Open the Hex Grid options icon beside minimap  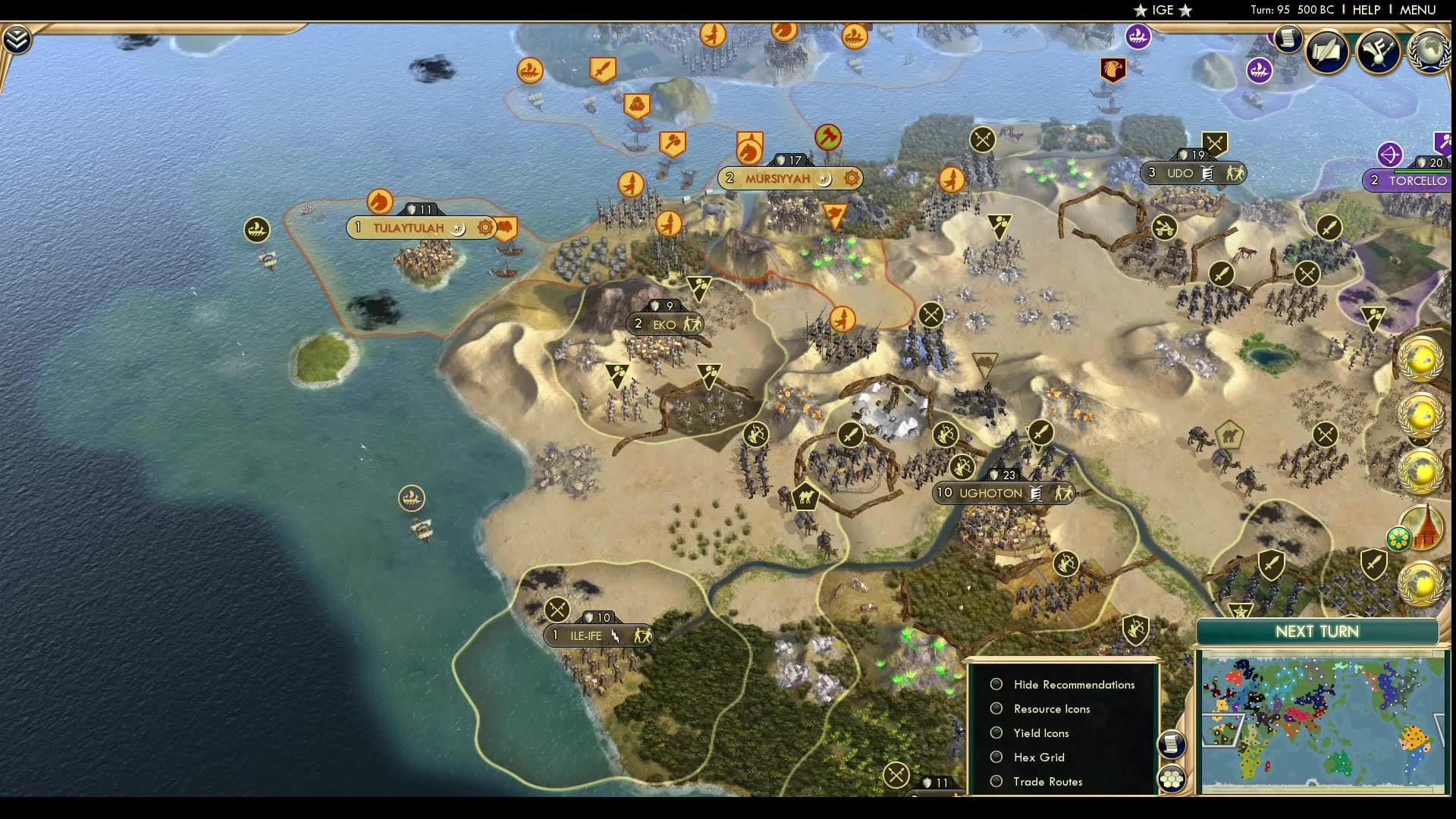1172,777
